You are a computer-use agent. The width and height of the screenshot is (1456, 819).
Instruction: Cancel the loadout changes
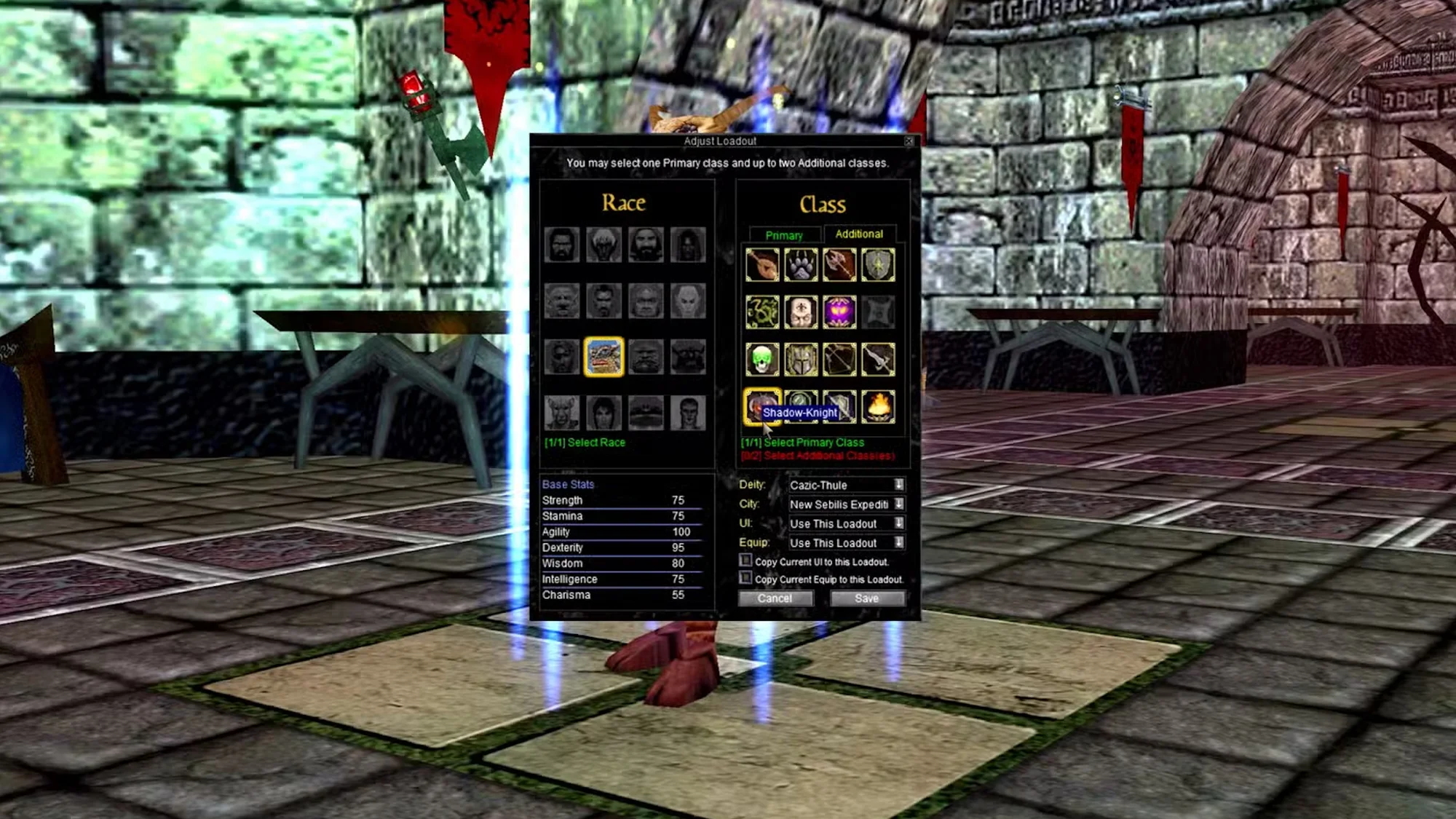click(x=775, y=598)
